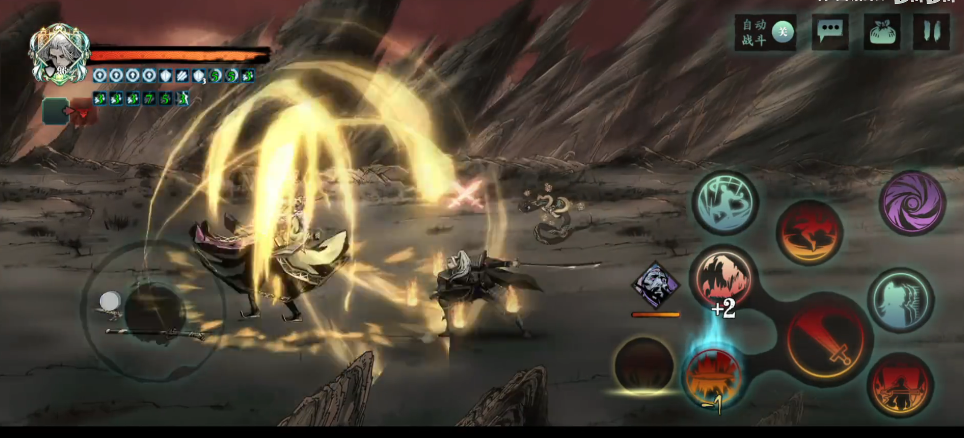
Task: Tap the dark glowing orb button
Action: coord(643,365)
